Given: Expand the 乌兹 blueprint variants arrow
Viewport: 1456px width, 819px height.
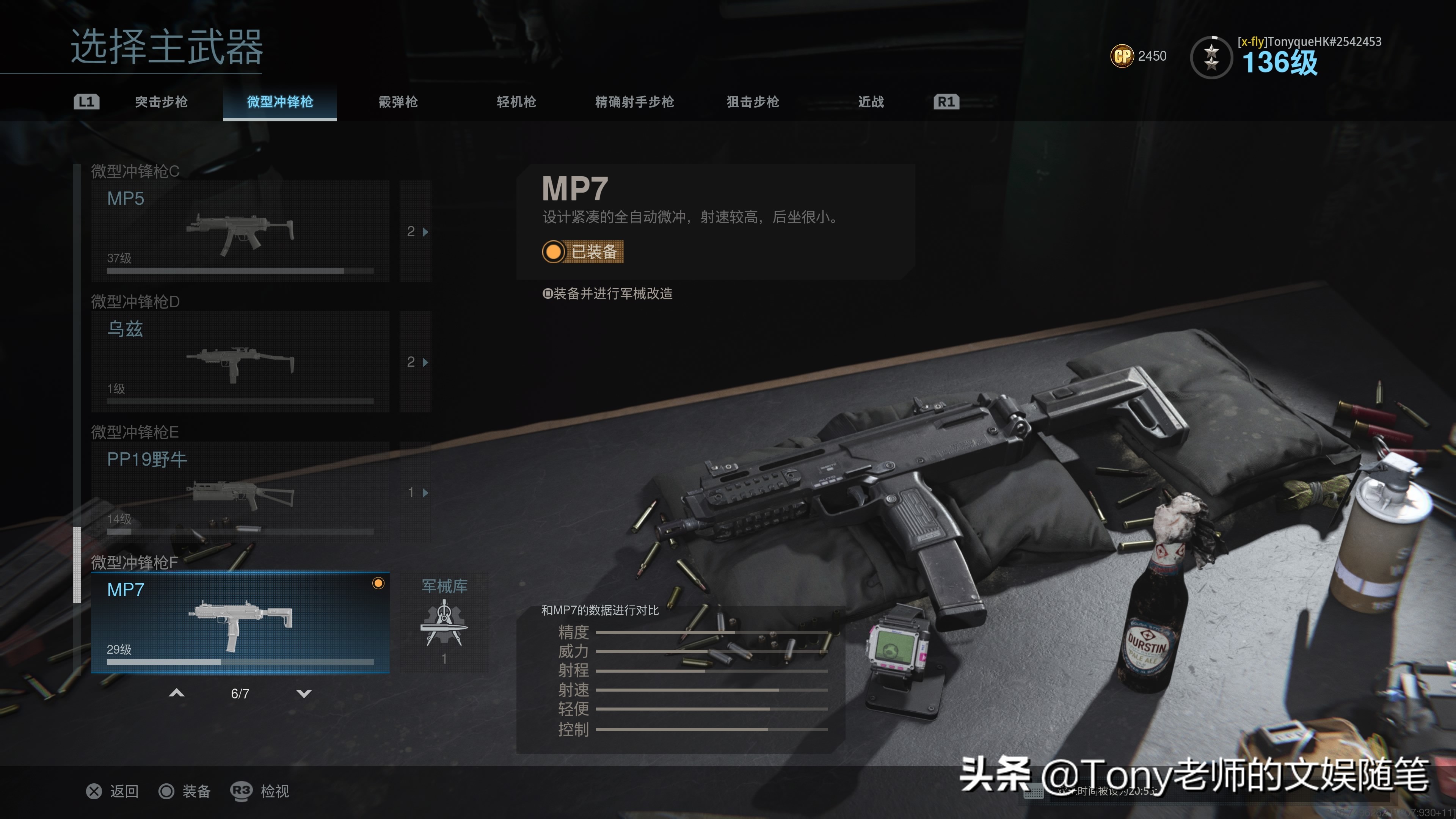Looking at the screenshot, I should (x=417, y=362).
